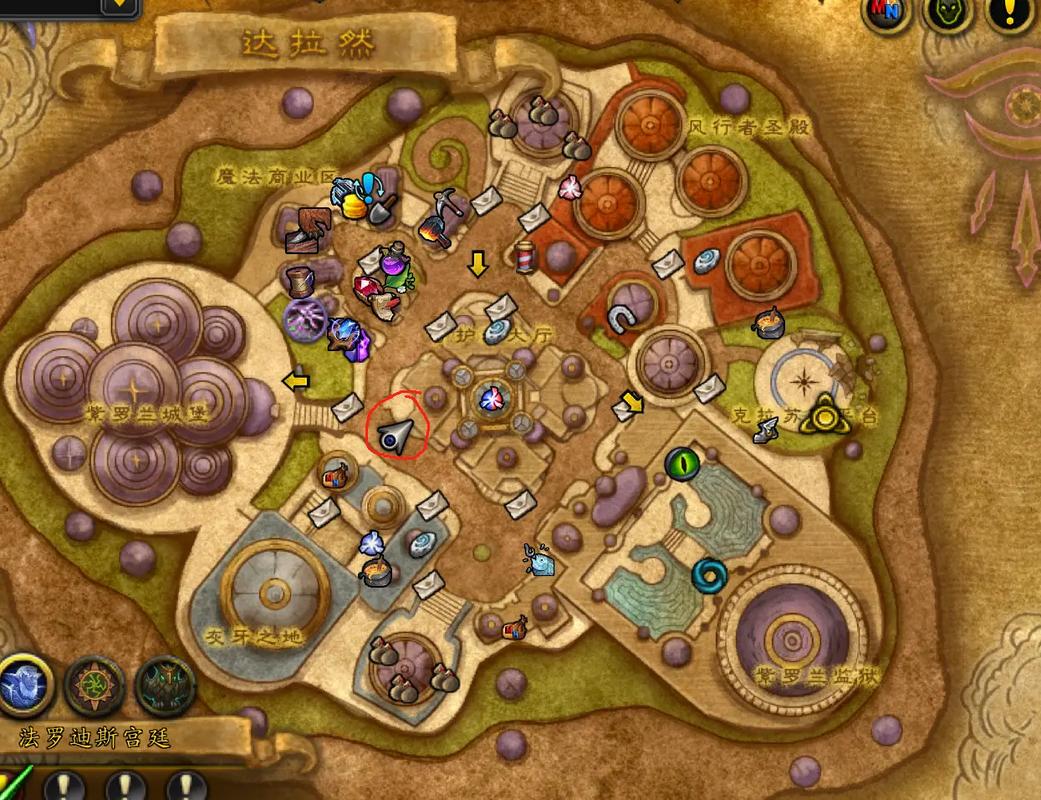Click the yellow triangular emblem marker
This screenshot has width=1041, height=800.
pos(826,412)
